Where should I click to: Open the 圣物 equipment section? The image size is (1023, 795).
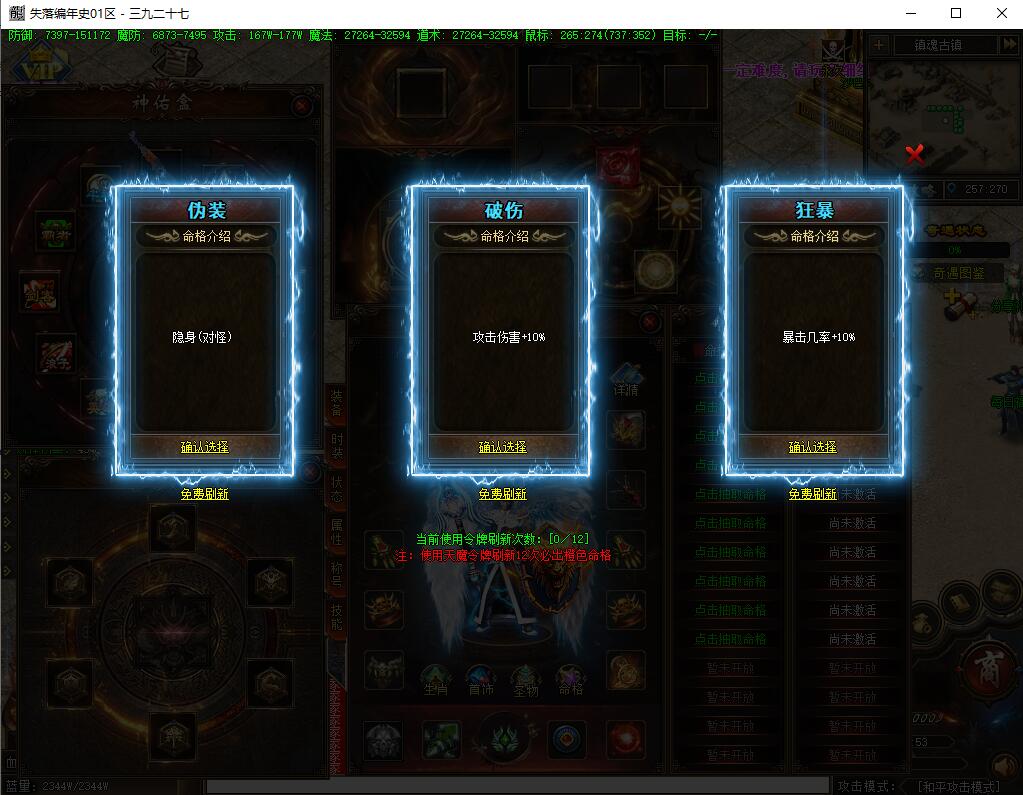pos(526,682)
